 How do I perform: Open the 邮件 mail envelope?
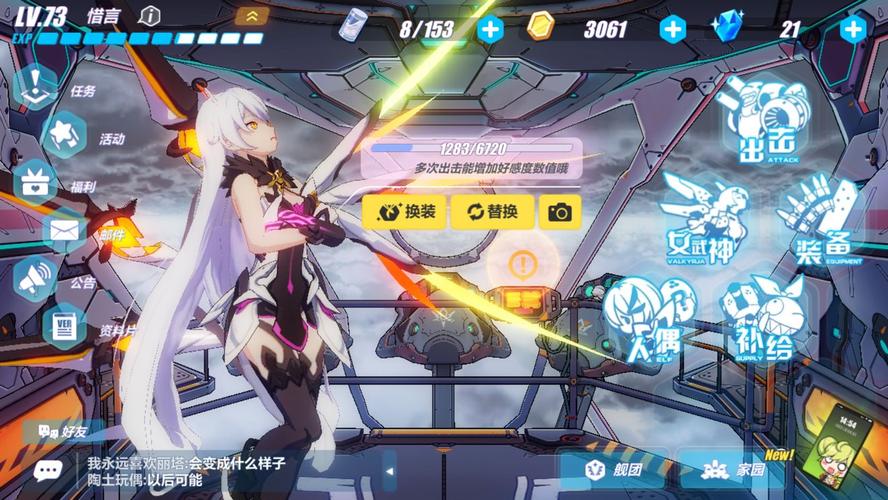(x=65, y=232)
